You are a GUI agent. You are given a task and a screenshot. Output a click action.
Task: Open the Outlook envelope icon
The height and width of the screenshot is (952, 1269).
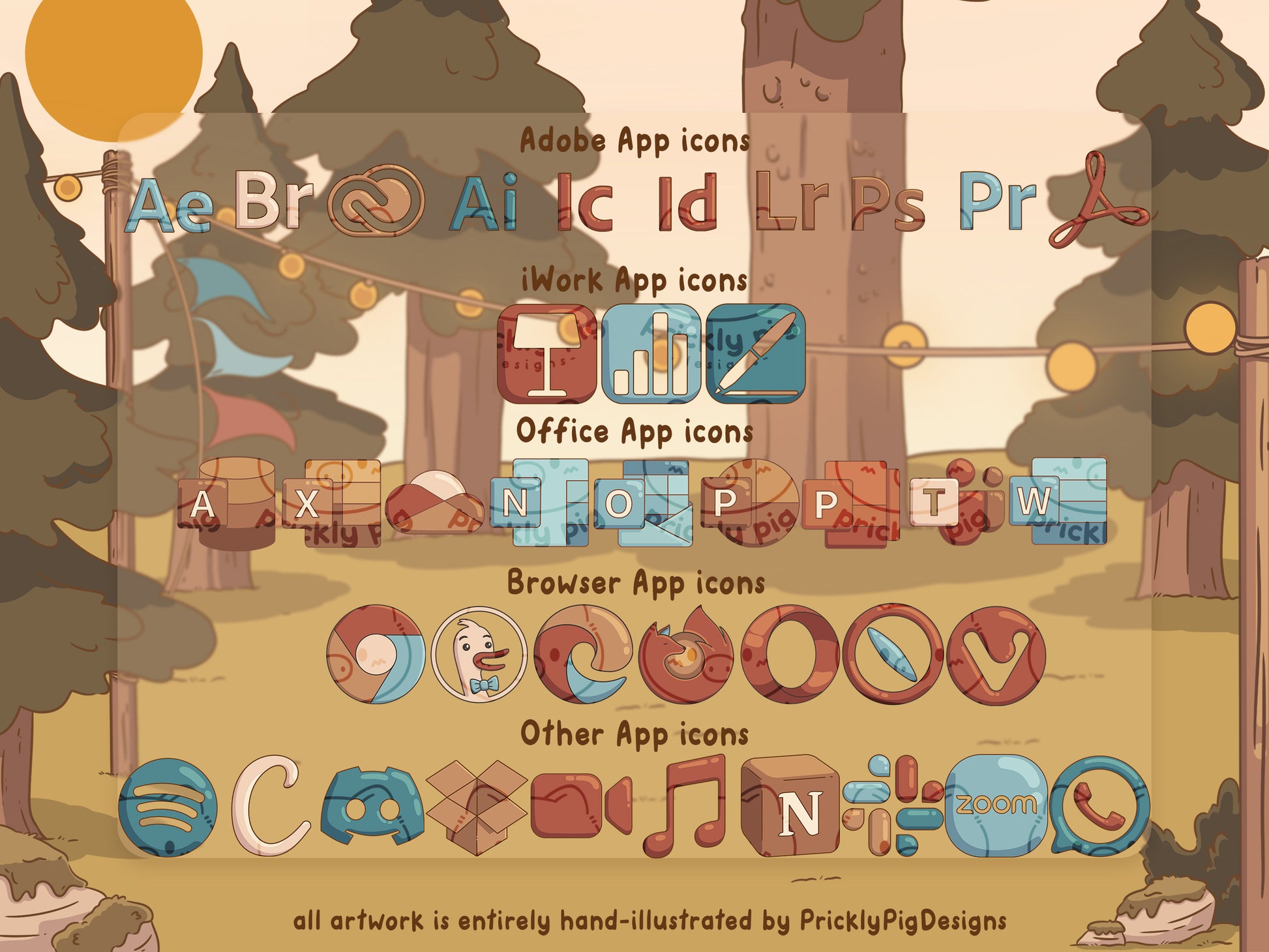[645, 503]
